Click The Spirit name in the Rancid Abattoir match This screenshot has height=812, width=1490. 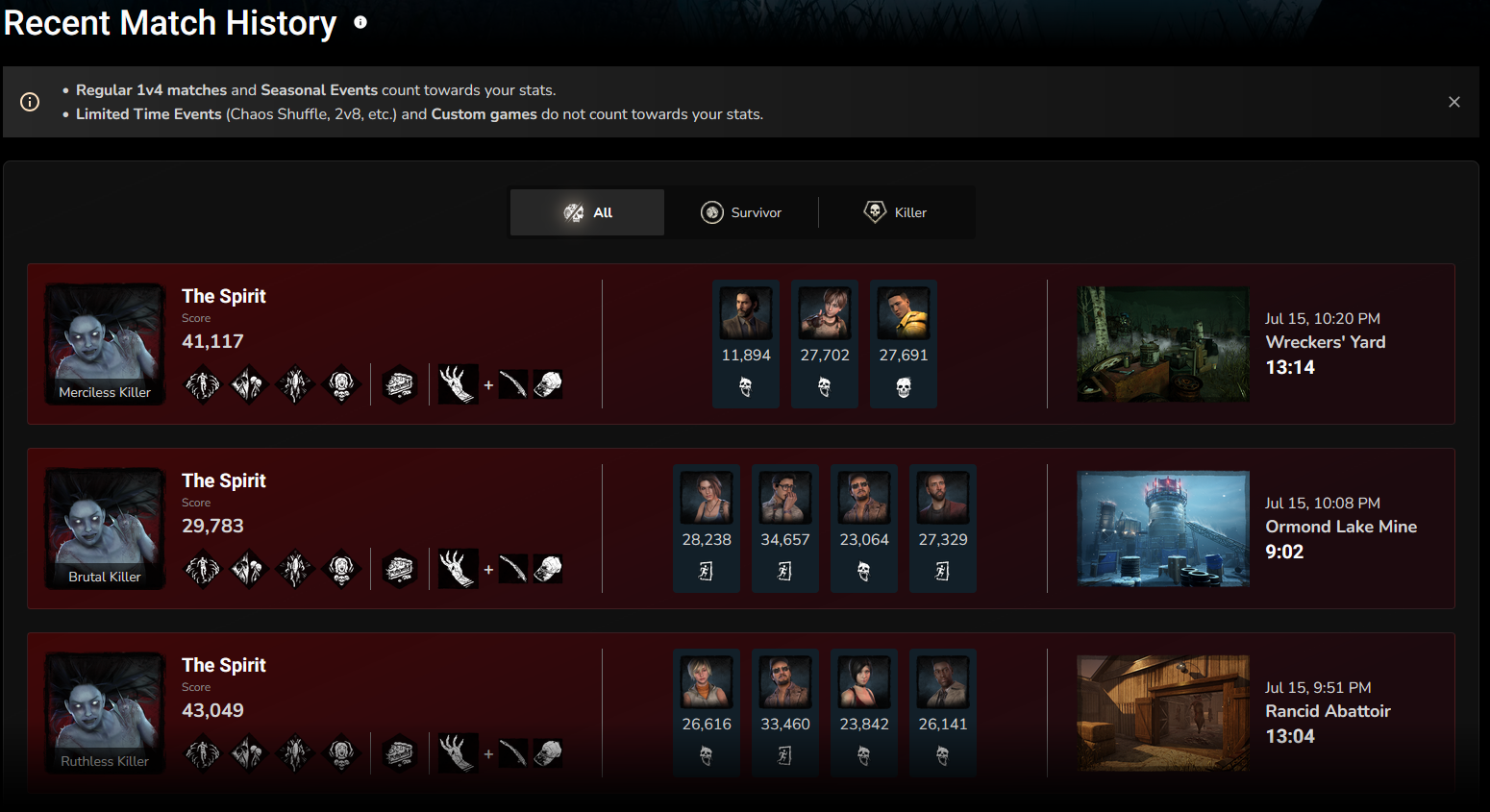(x=223, y=664)
